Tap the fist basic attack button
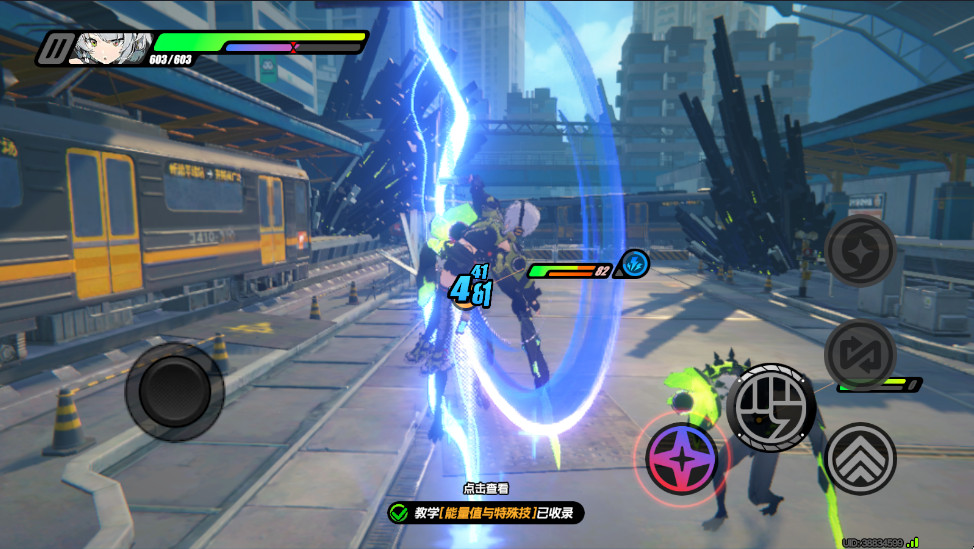This screenshot has height=549, width=974. [x=770, y=407]
